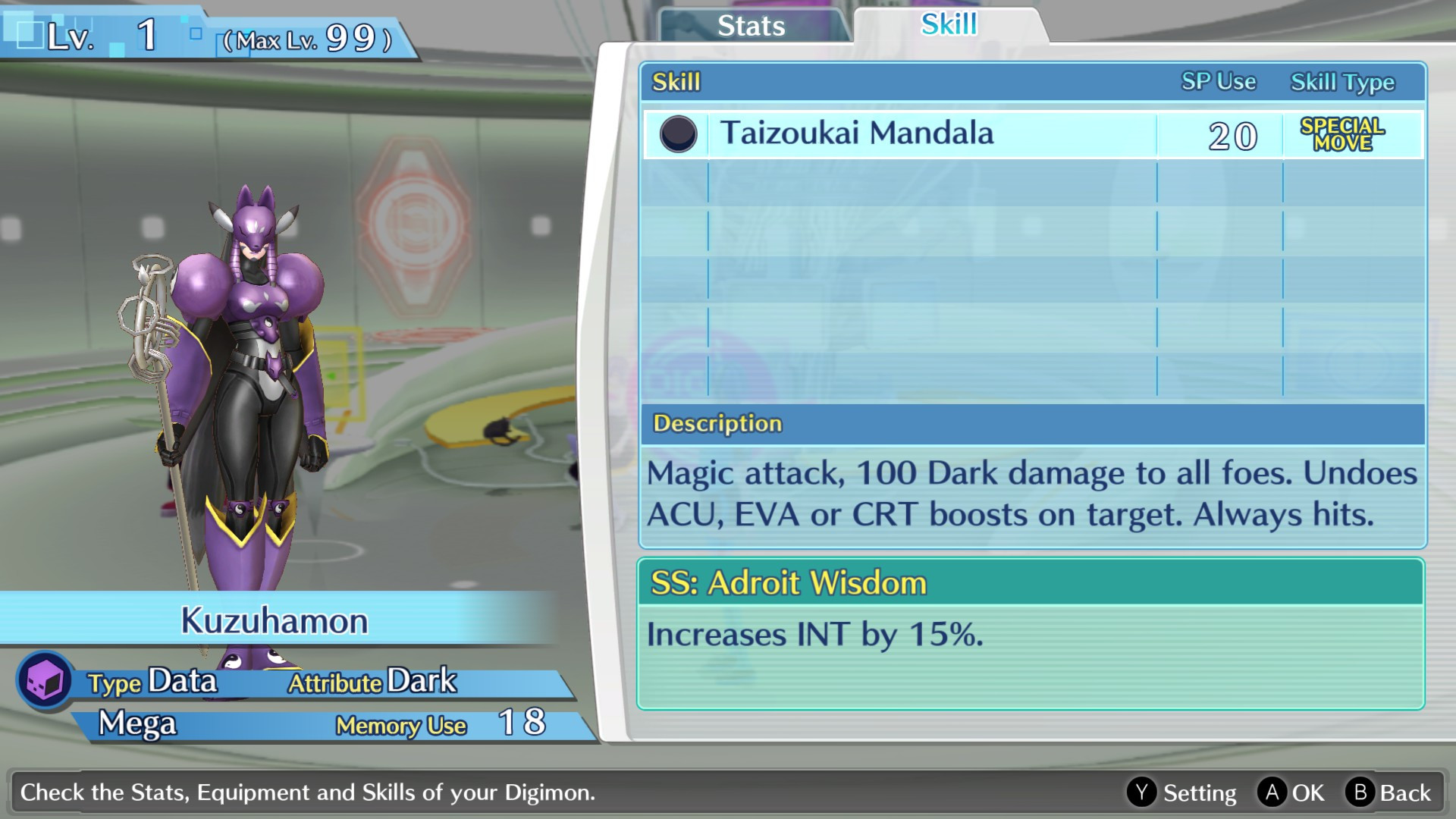Click the SPECIAL MOVE badge
1456x819 pixels.
1345,135
